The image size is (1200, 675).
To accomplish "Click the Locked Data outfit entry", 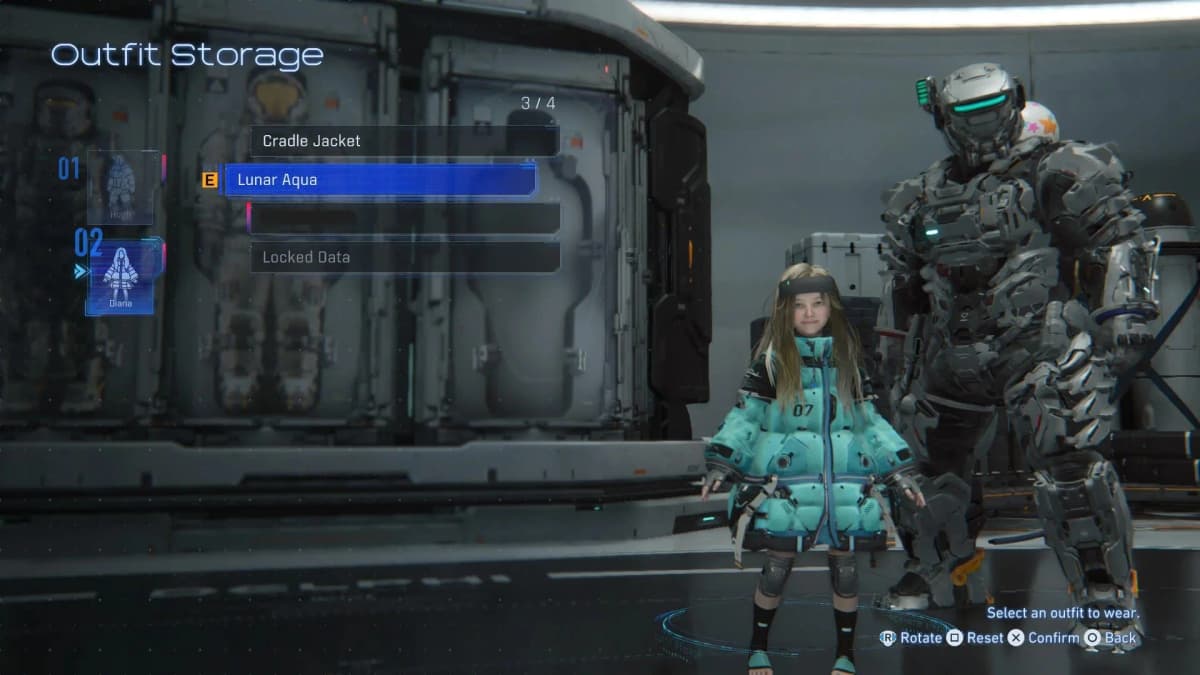I will point(404,257).
